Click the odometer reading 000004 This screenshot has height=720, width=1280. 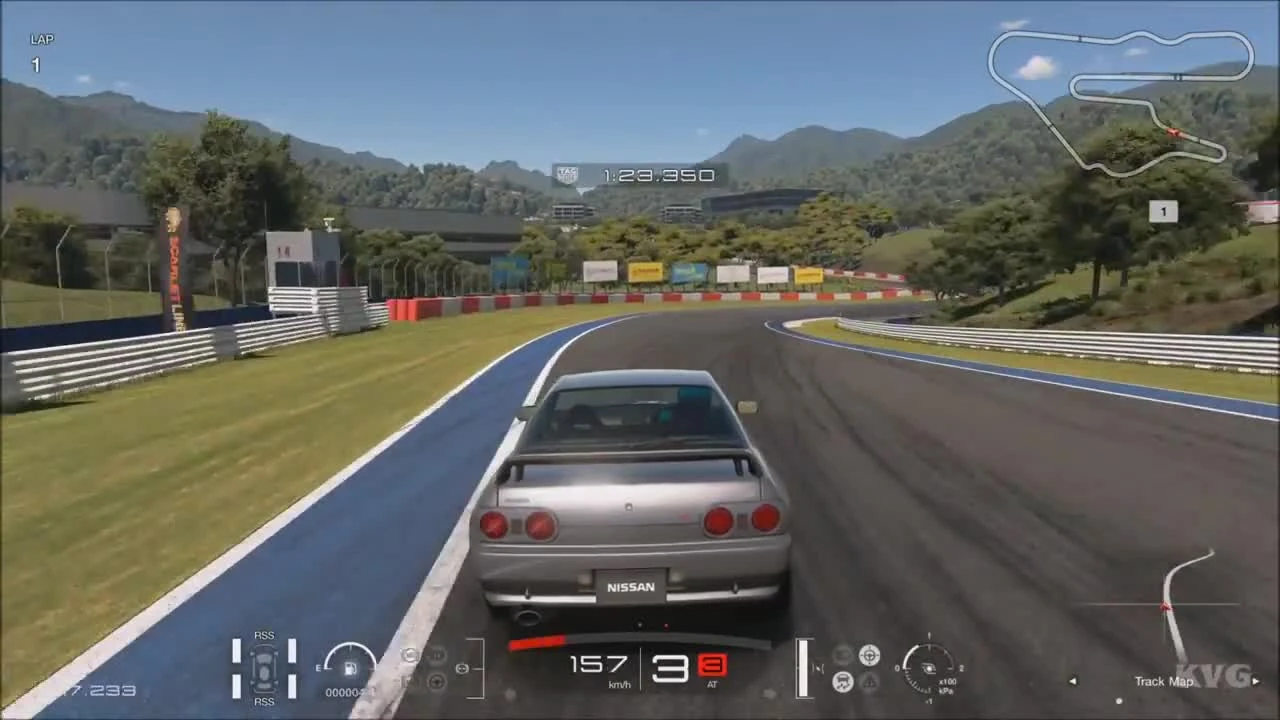coord(349,692)
